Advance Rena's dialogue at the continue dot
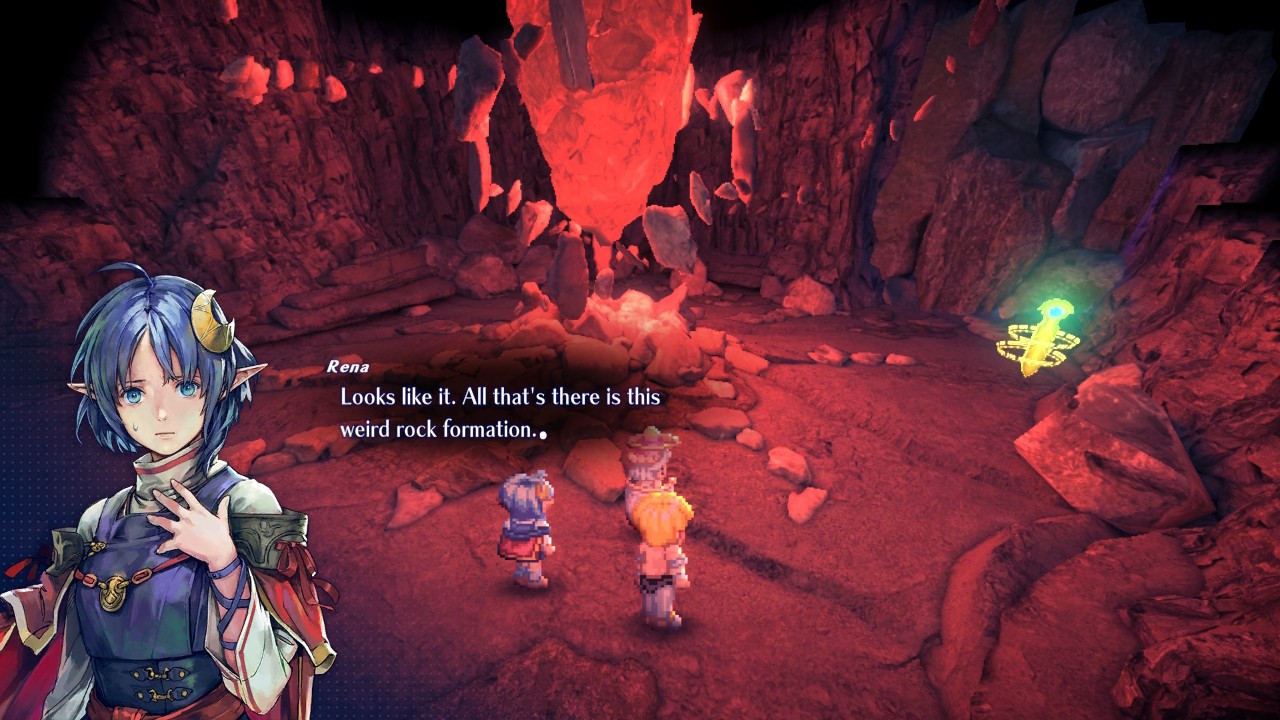Screen dimensions: 1280x720 (542, 435)
